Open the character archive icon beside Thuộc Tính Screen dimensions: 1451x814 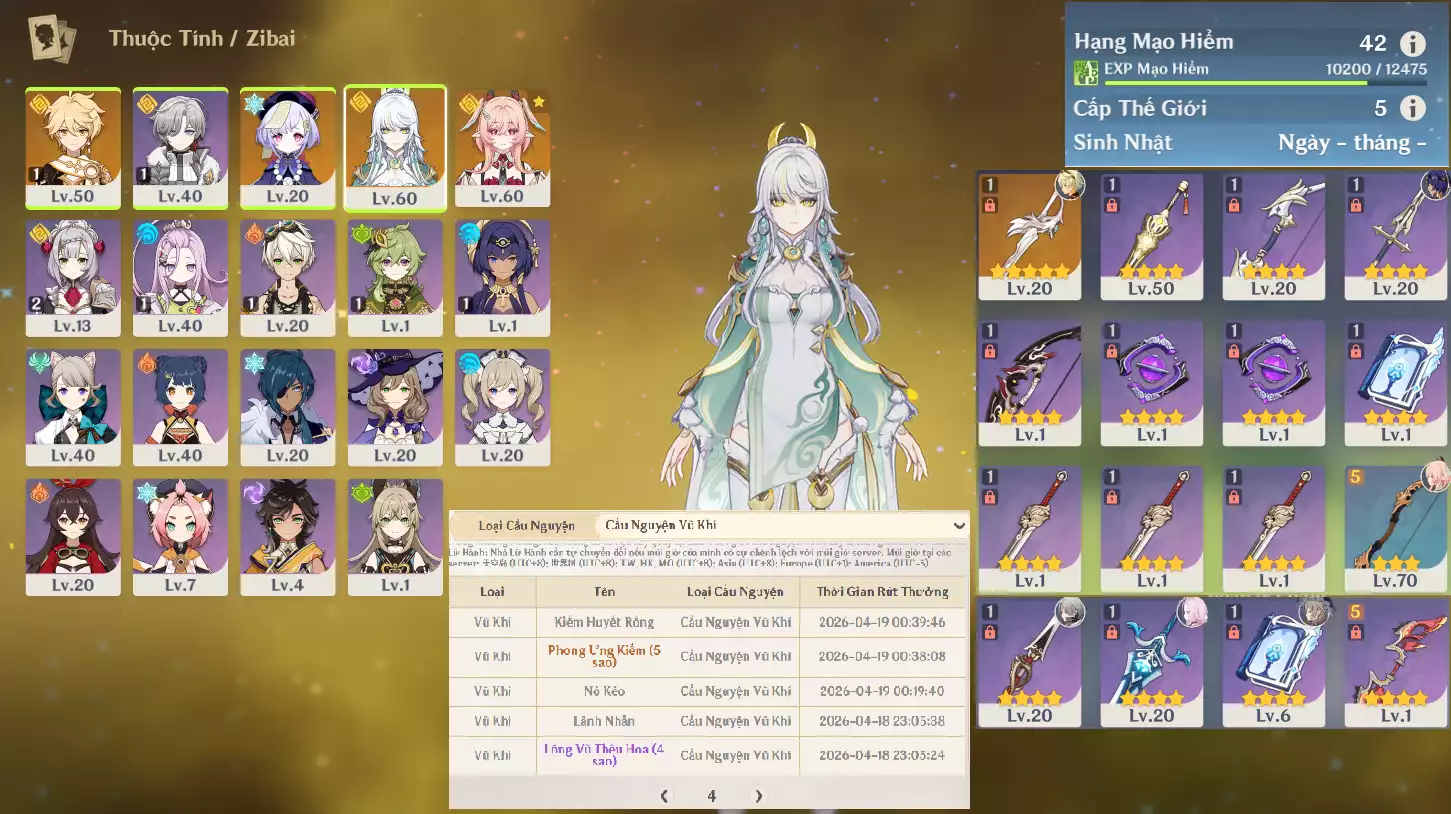(52, 39)
